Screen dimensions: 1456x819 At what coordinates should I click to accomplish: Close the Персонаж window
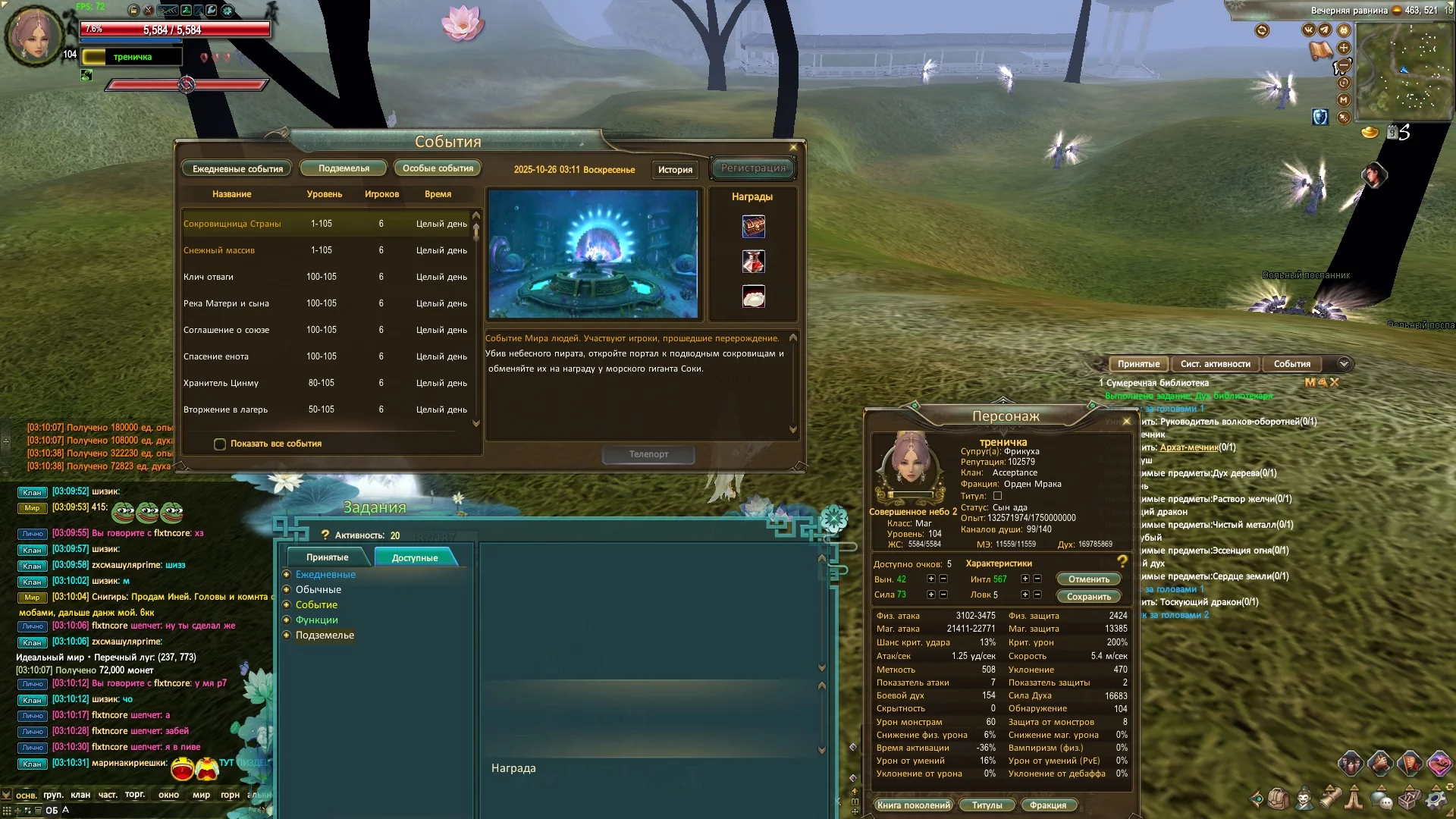point(1126,422)
